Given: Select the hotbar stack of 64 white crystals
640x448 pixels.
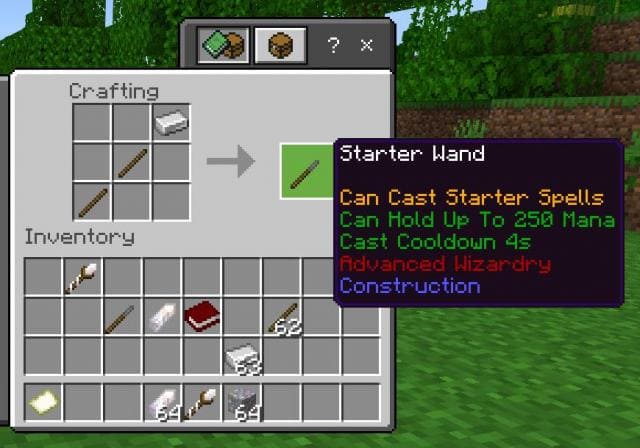Looking at the screenshot, I should (x=162, y=402).
